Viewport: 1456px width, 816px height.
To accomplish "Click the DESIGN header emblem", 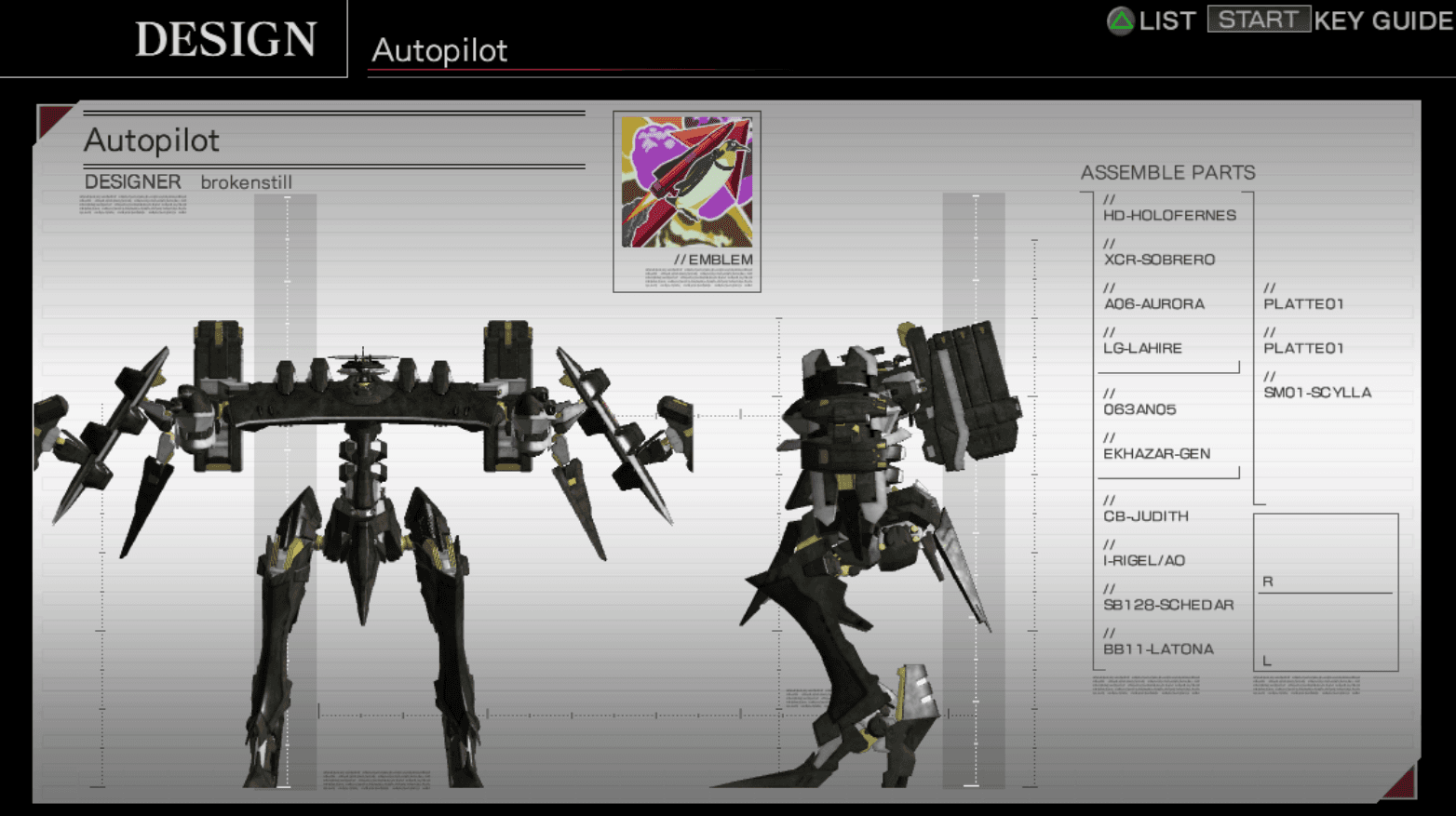I will pyautogui.click(x=225, y=38).
